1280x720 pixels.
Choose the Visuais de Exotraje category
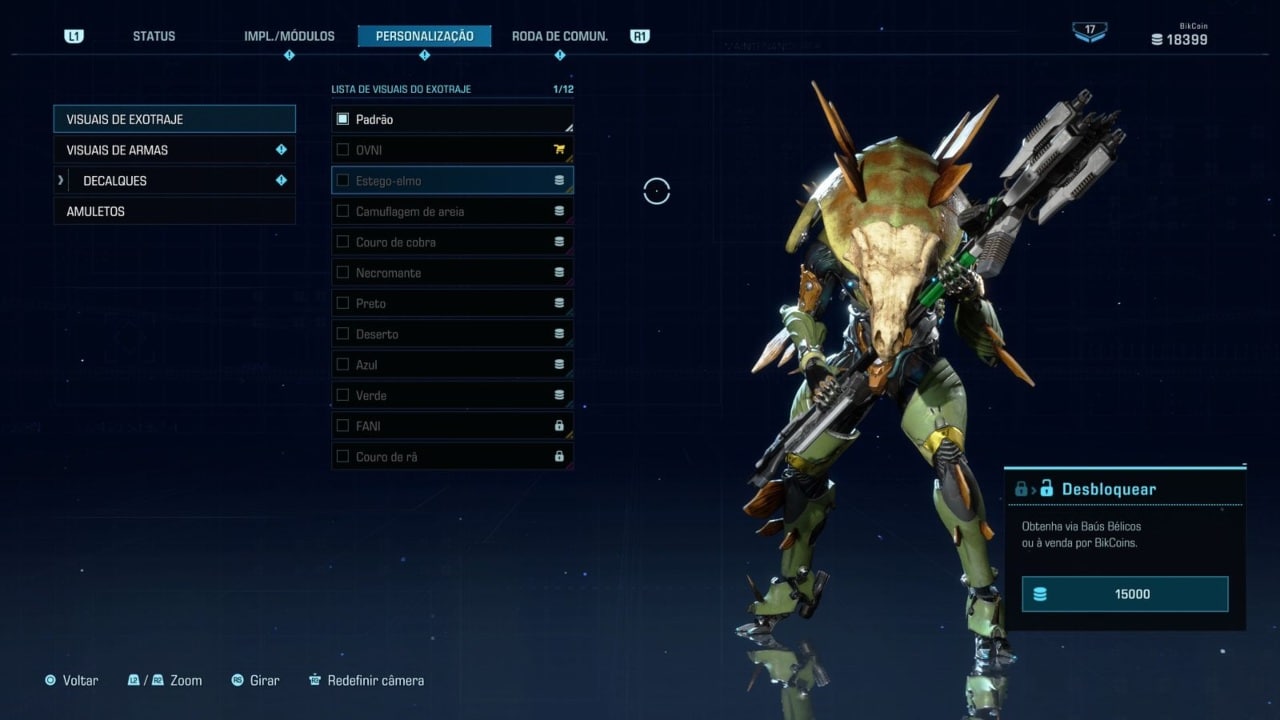(174, 119)
